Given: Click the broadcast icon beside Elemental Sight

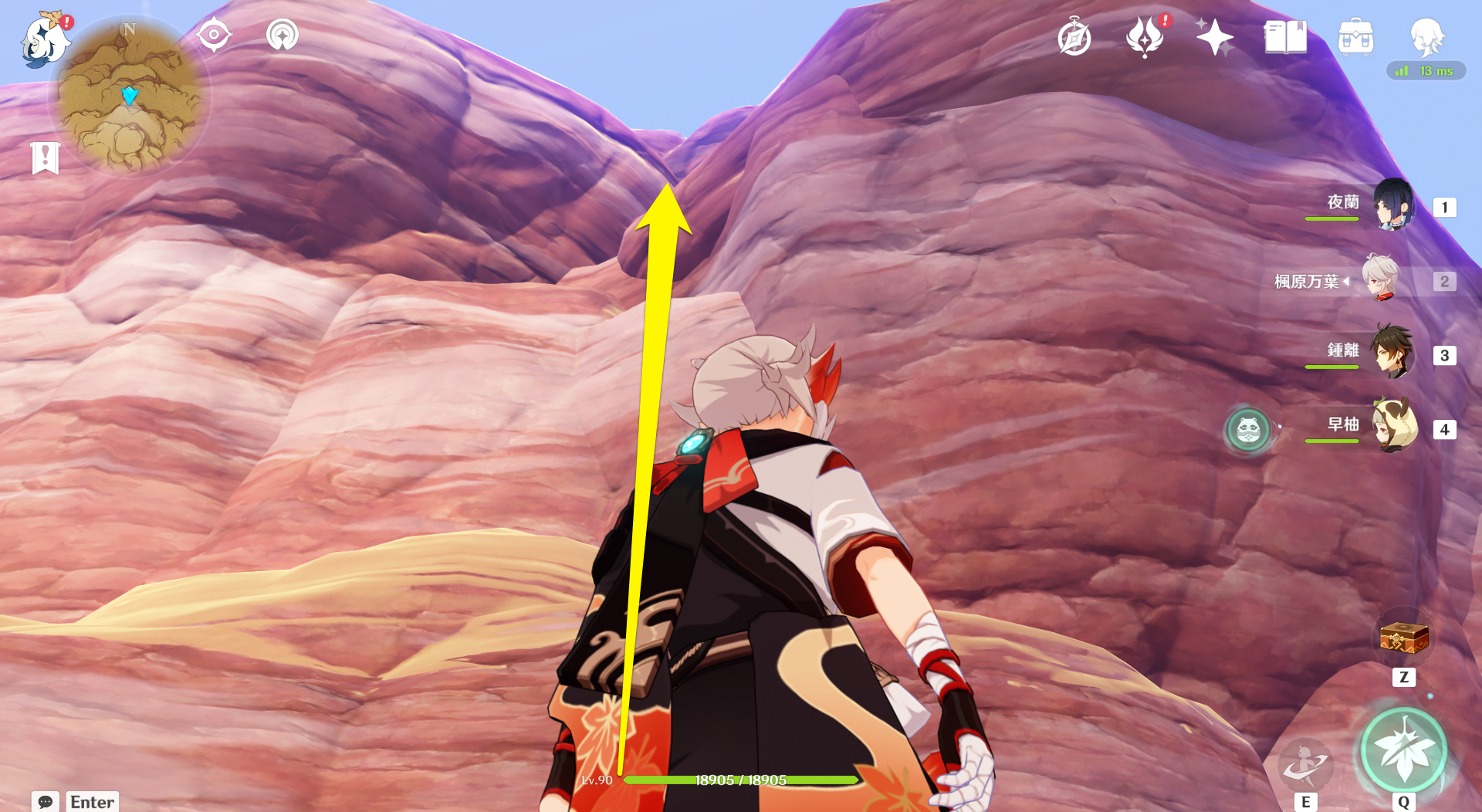Looking at the screenshot, I should [x=283, y=34].
